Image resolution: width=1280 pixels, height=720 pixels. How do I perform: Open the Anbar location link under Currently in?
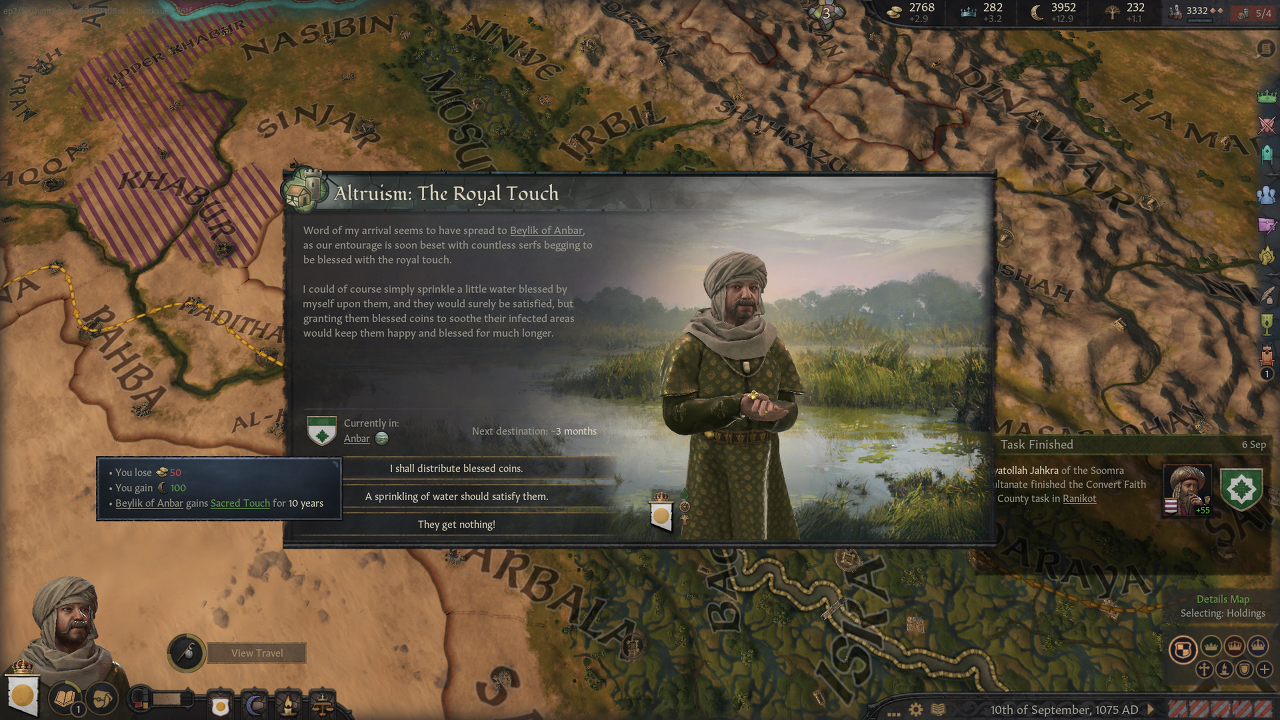357,438
